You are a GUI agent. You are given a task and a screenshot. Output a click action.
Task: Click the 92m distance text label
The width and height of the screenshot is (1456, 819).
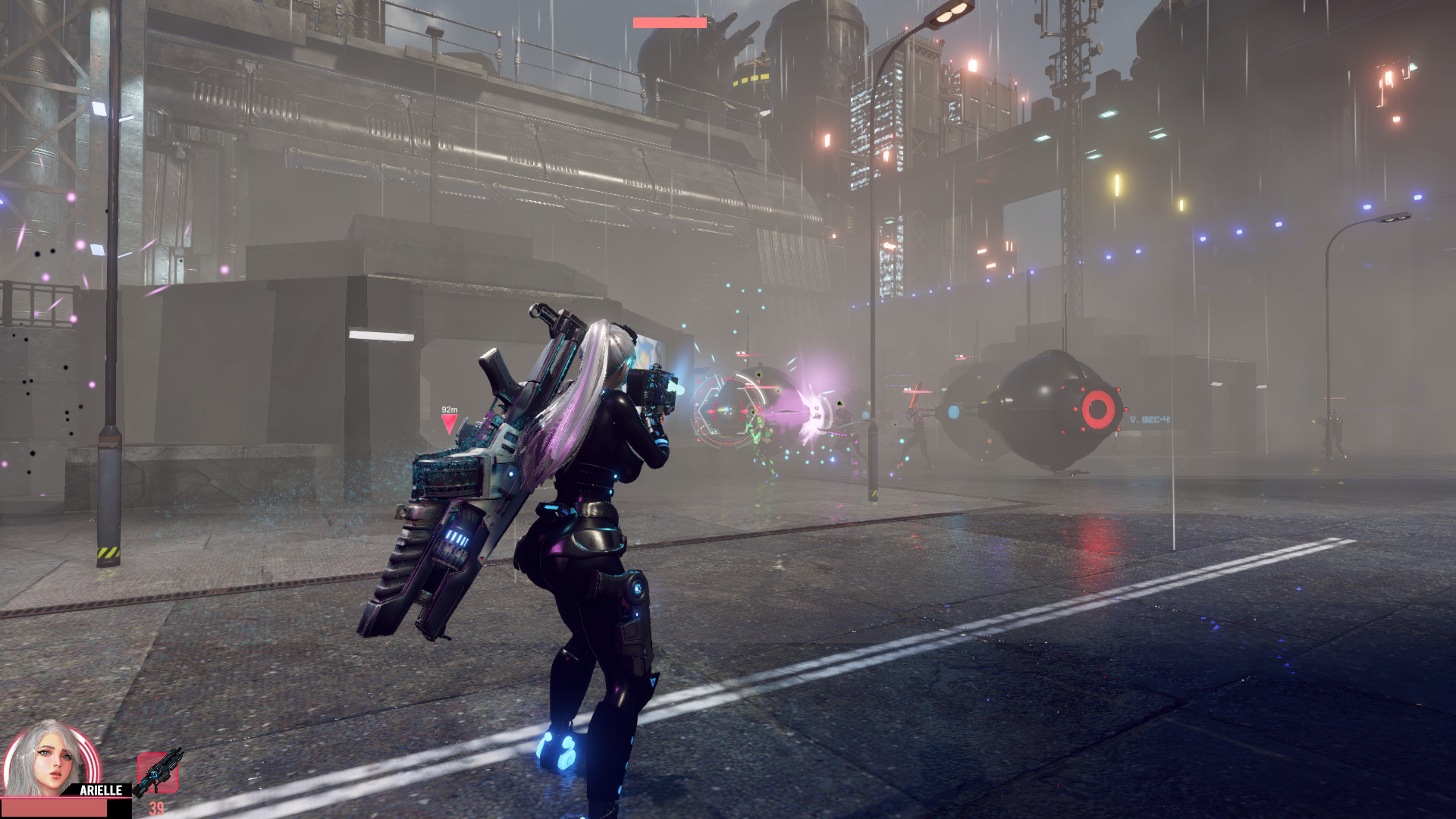449,409
